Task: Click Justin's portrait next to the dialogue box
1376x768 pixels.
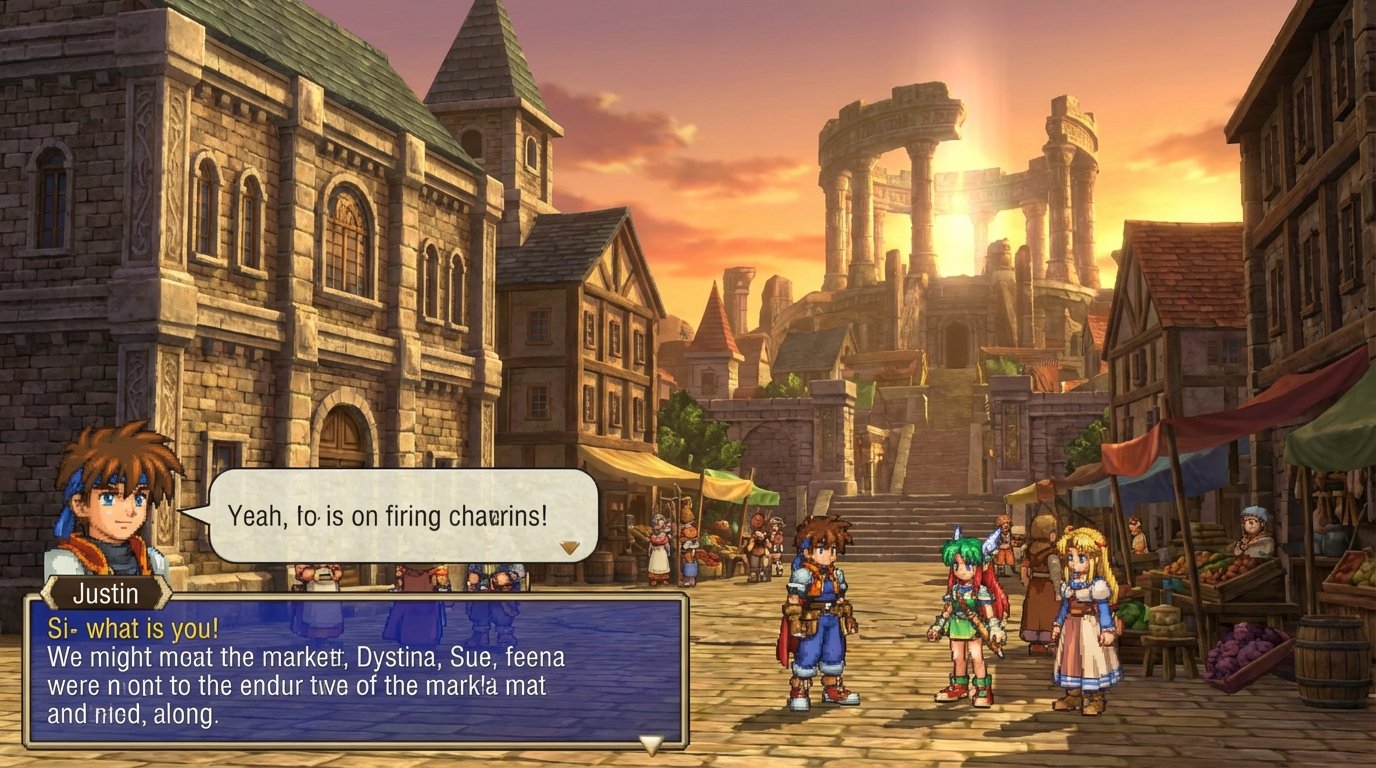Action: pyautogui.click(x=110, y=500)
